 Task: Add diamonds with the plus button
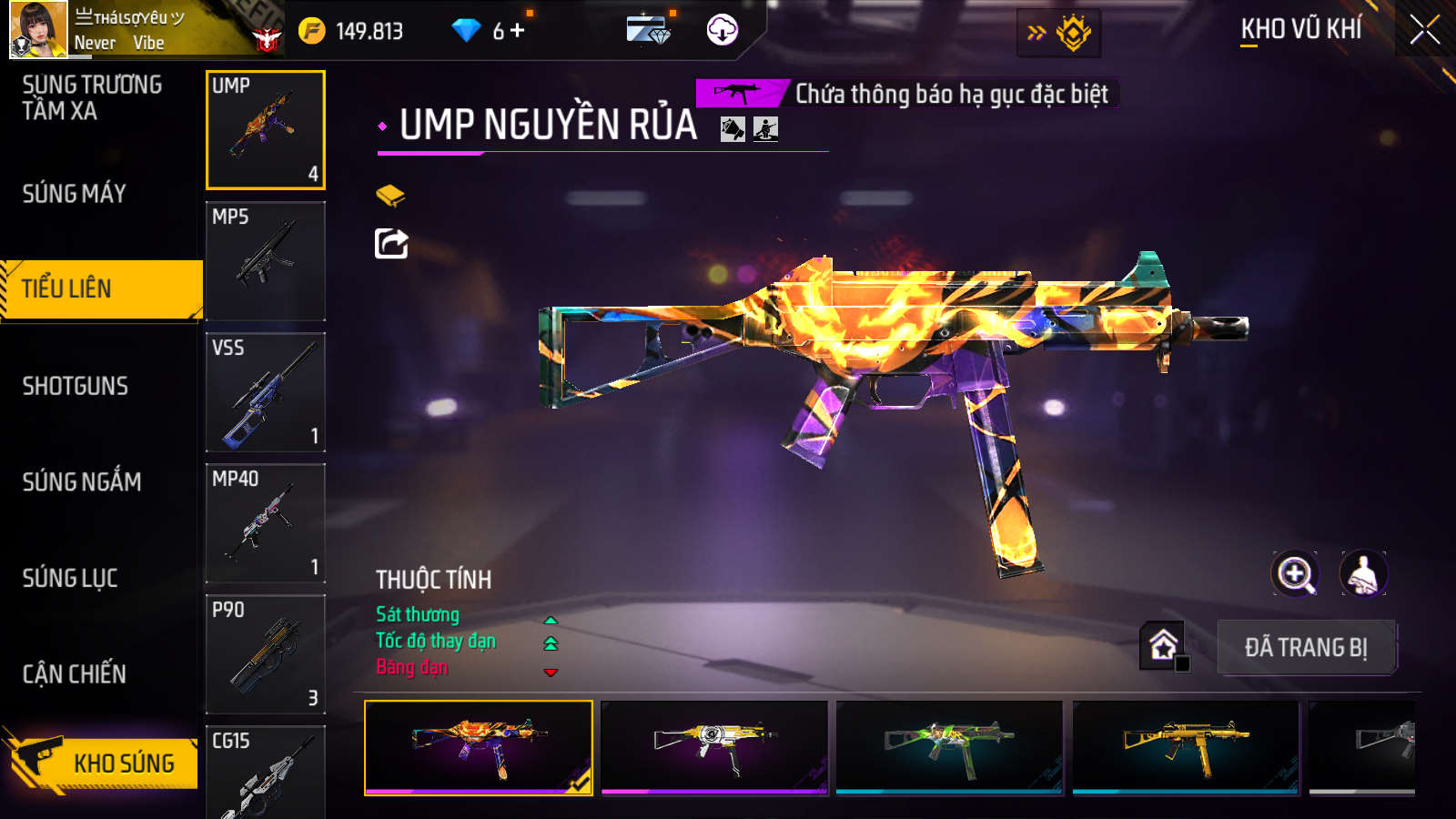(518, 31)
